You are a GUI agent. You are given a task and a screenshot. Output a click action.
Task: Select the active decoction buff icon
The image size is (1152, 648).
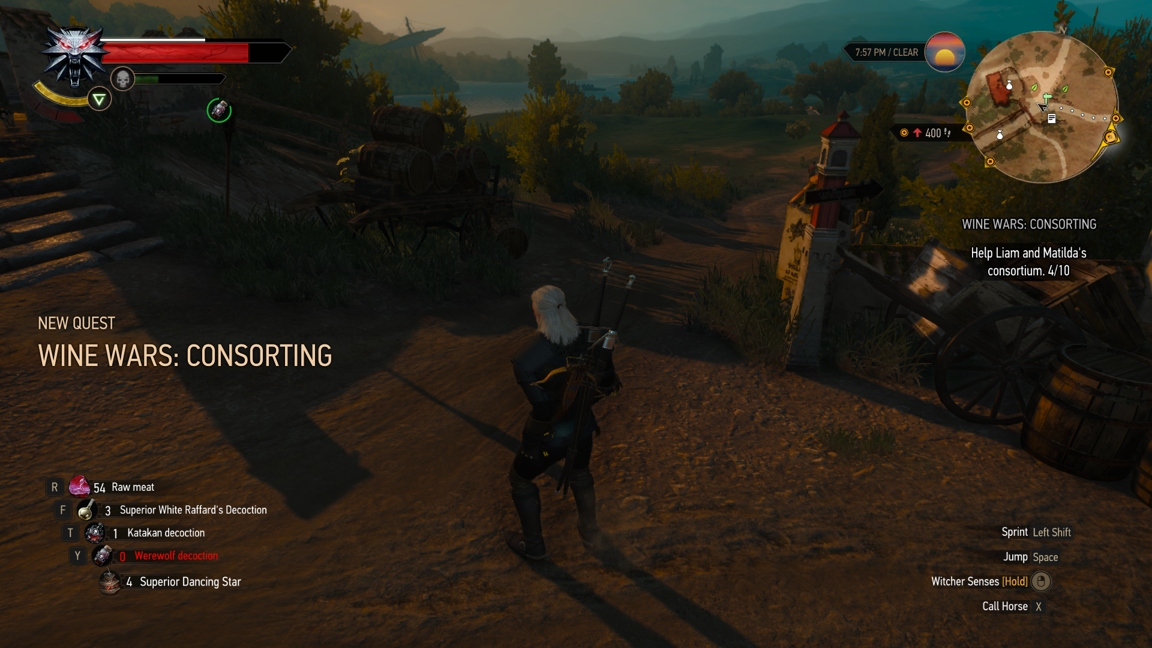click(219, 110)
